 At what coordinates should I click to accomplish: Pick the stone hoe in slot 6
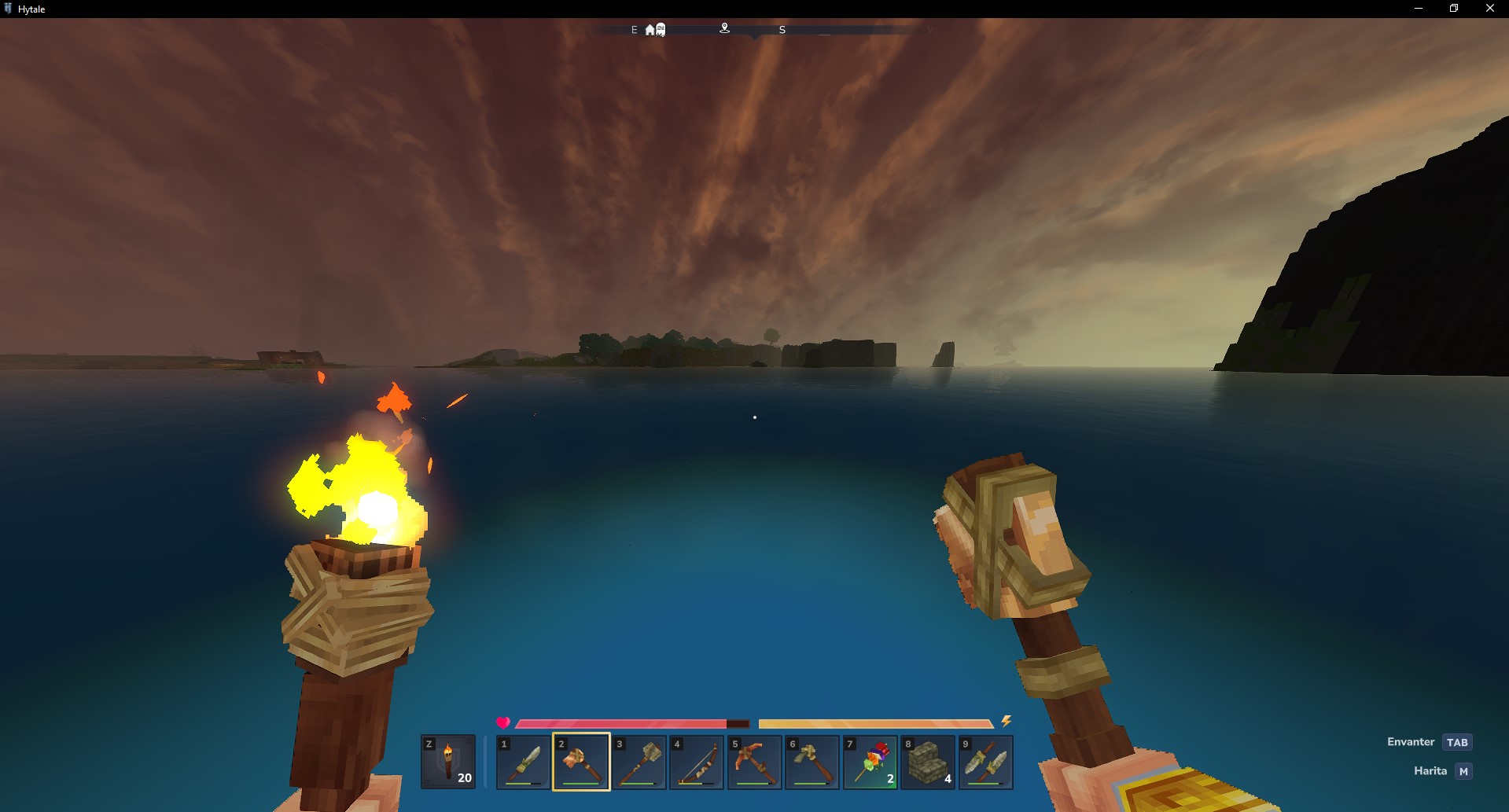[812, 762]
